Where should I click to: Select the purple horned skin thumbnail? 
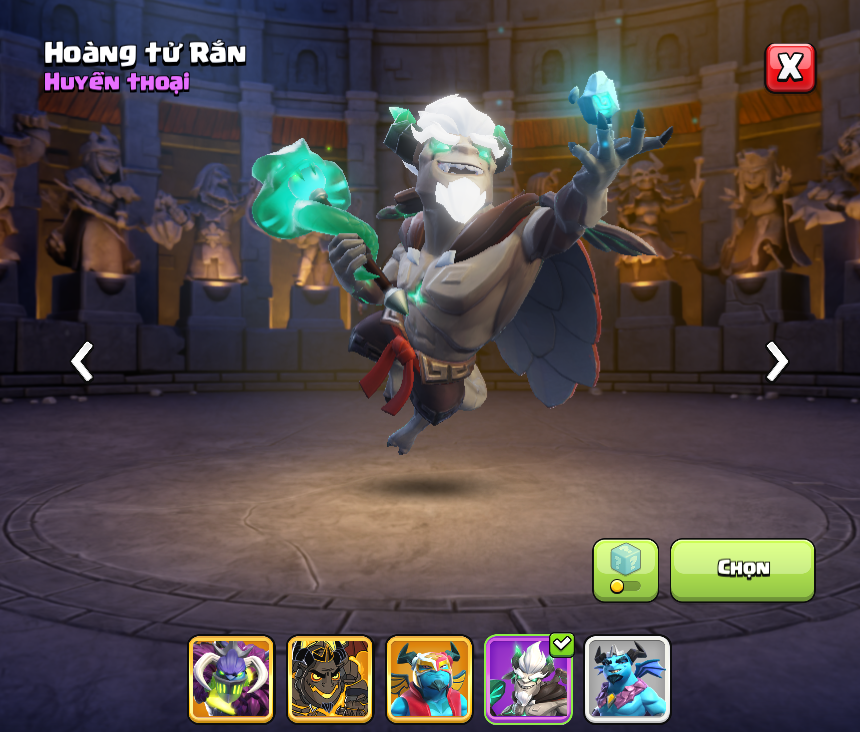231,679
